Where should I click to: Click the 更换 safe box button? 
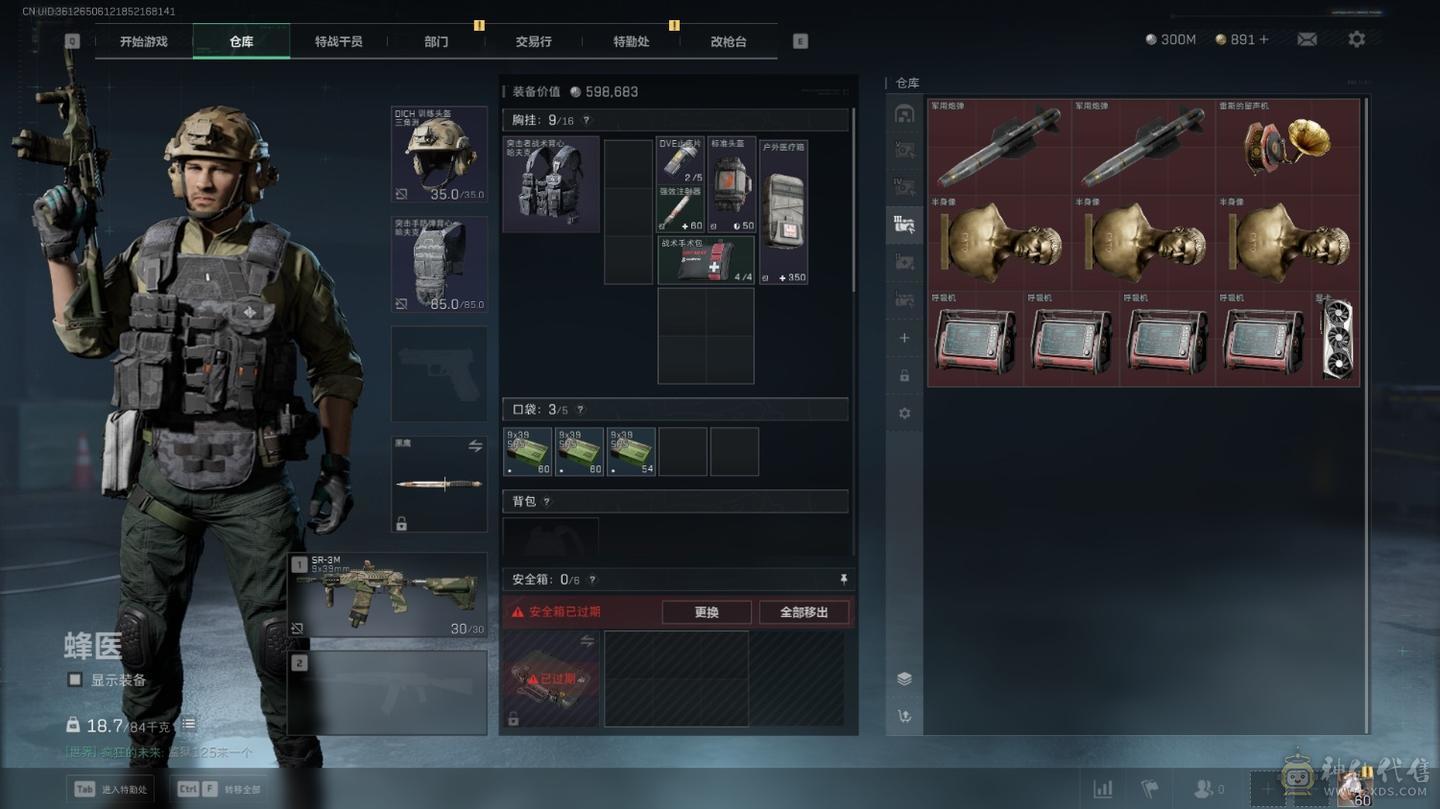coord(706,612)
